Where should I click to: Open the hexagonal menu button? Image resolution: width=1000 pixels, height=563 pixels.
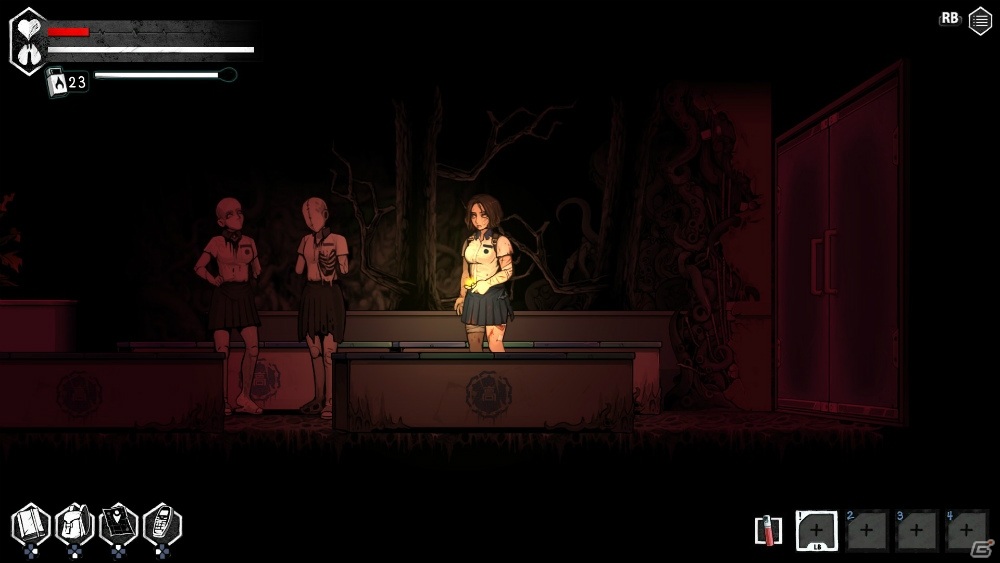tap(980, 21)
